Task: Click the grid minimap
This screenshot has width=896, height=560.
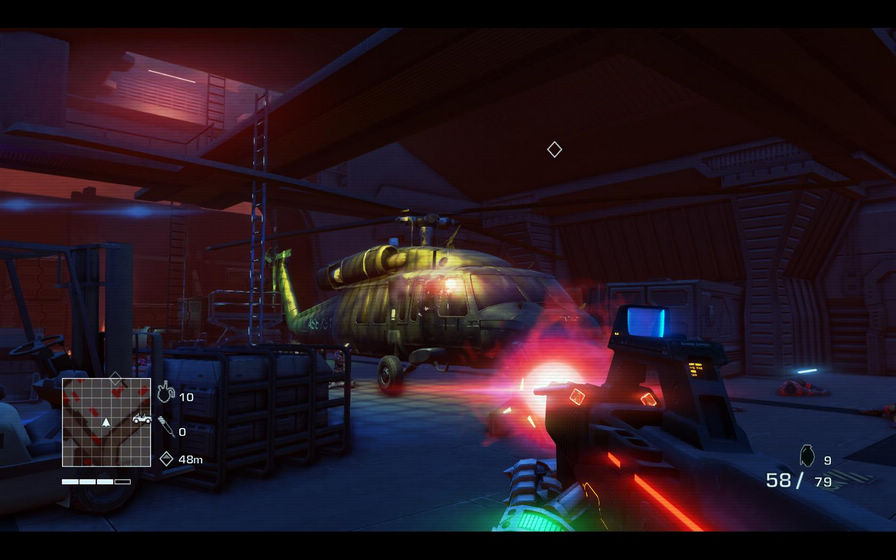Action: 106,422
